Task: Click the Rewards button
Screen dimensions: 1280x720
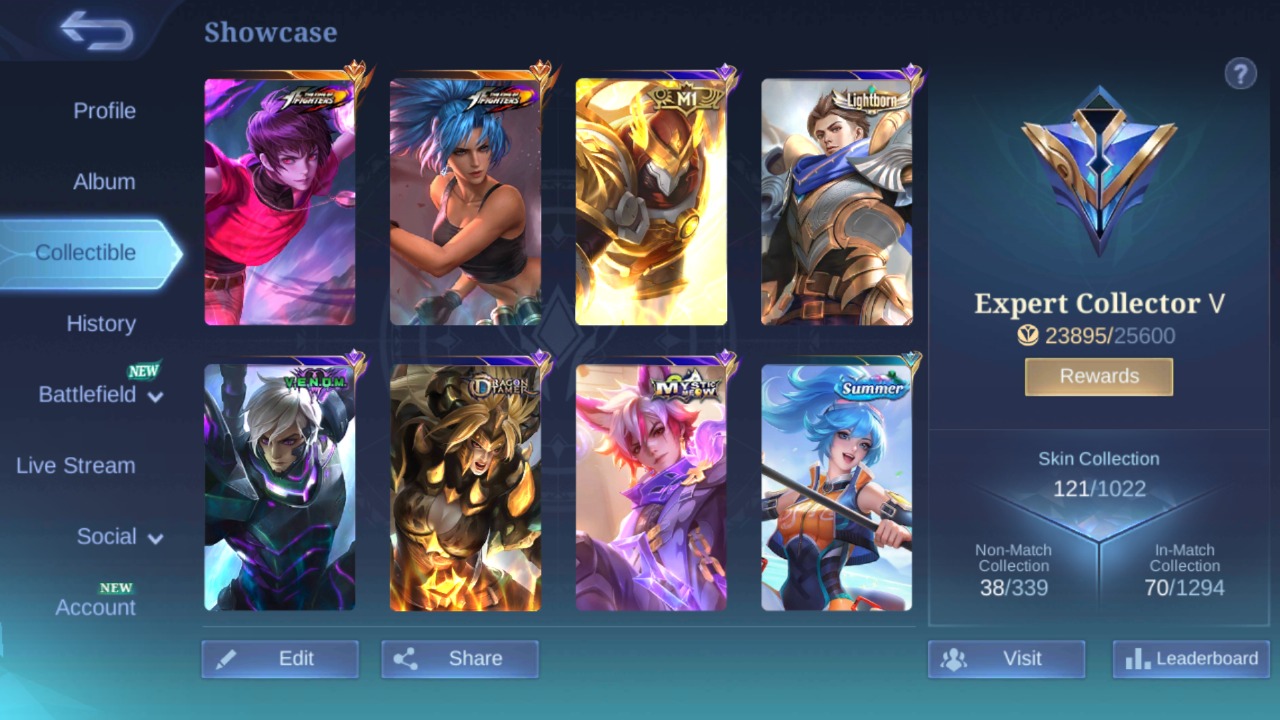Action: 1098,376
